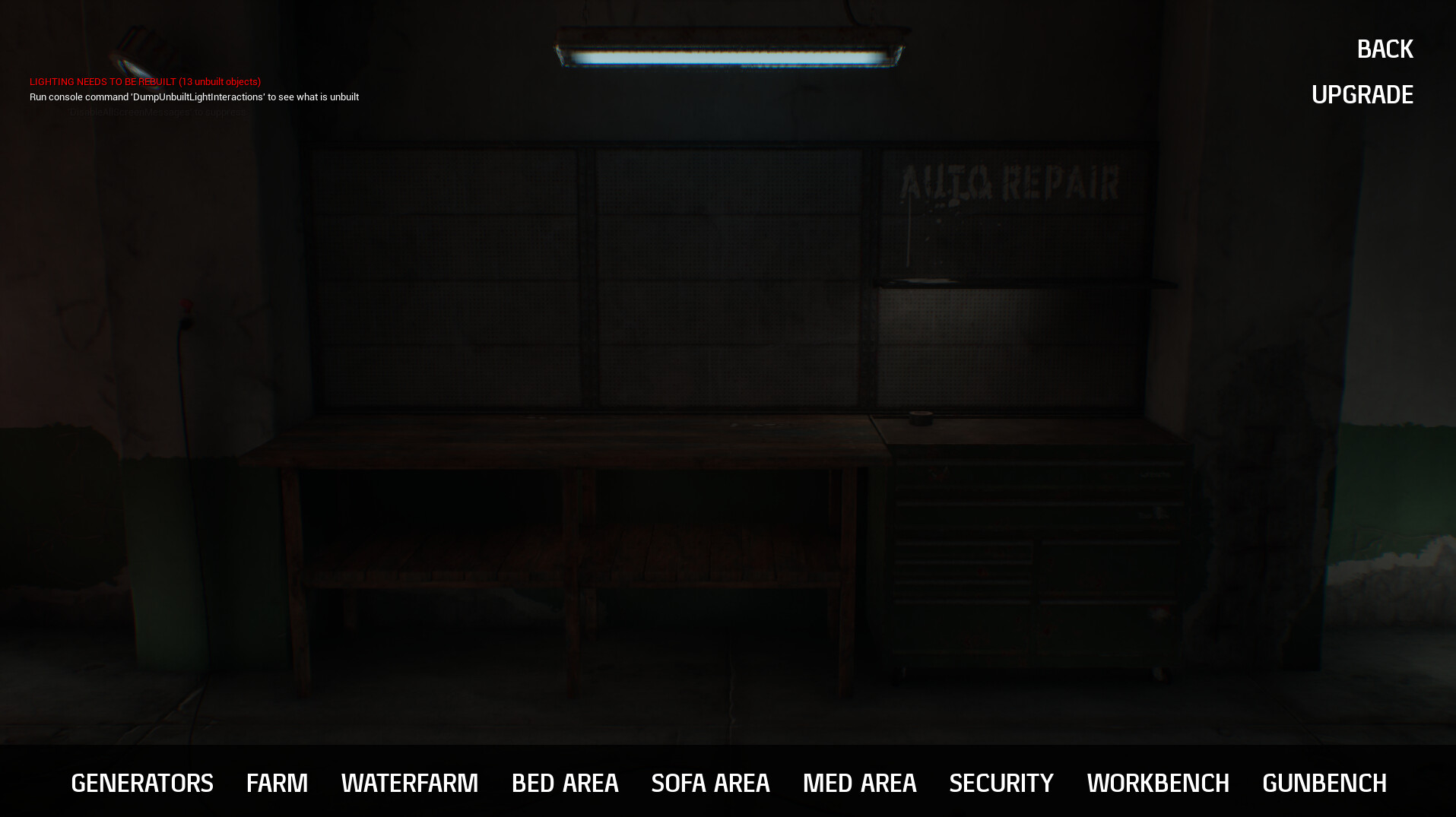The height and width of the screenshot is (817, 1456).
Task: Select the GENERATORS tab
Action: coord(141,783)
